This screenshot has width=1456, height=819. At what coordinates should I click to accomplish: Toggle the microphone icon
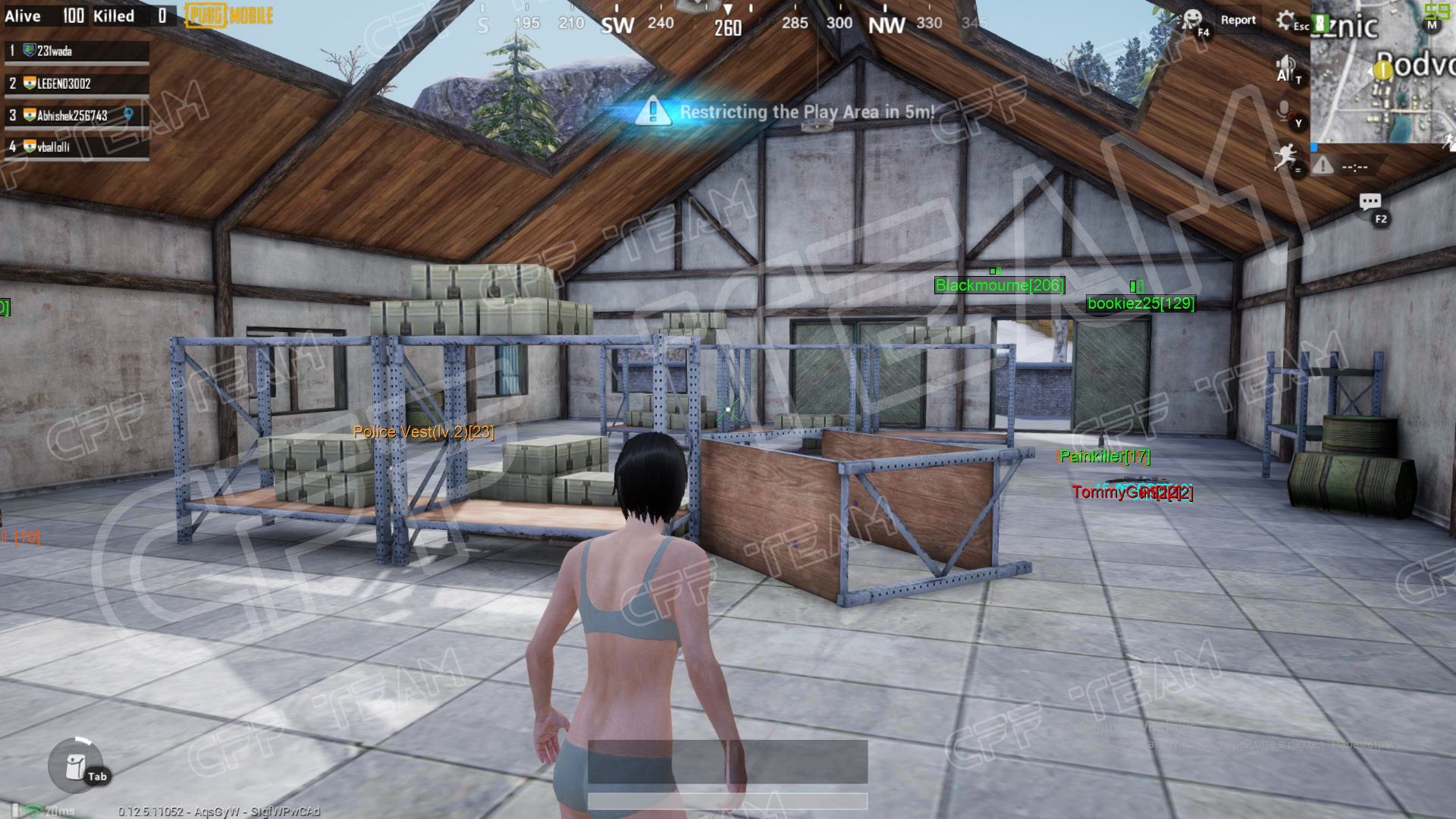click(1285, 111)
